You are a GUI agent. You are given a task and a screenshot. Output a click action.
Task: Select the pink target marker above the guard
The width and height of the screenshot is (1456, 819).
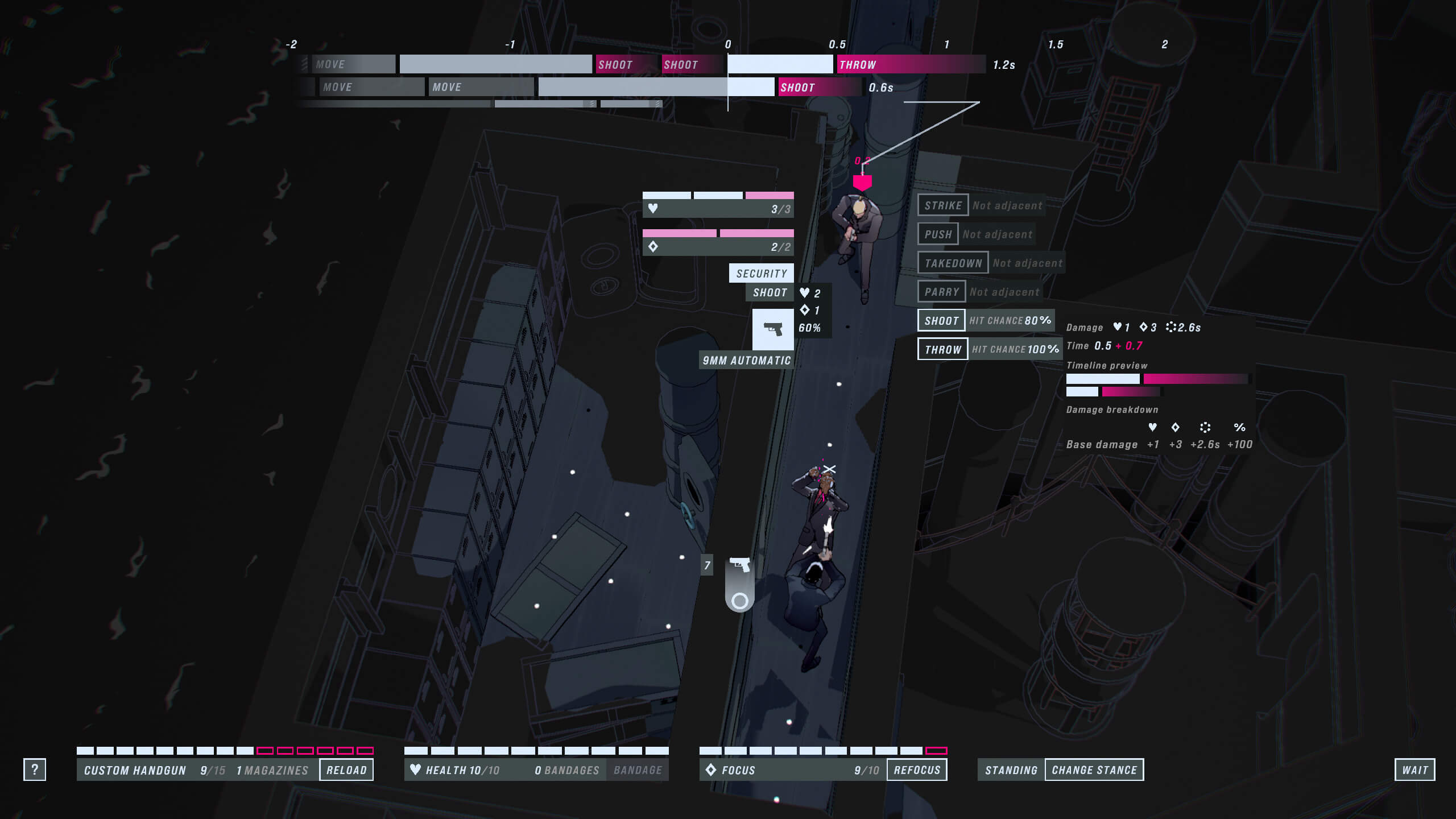[x=862, y=182]
